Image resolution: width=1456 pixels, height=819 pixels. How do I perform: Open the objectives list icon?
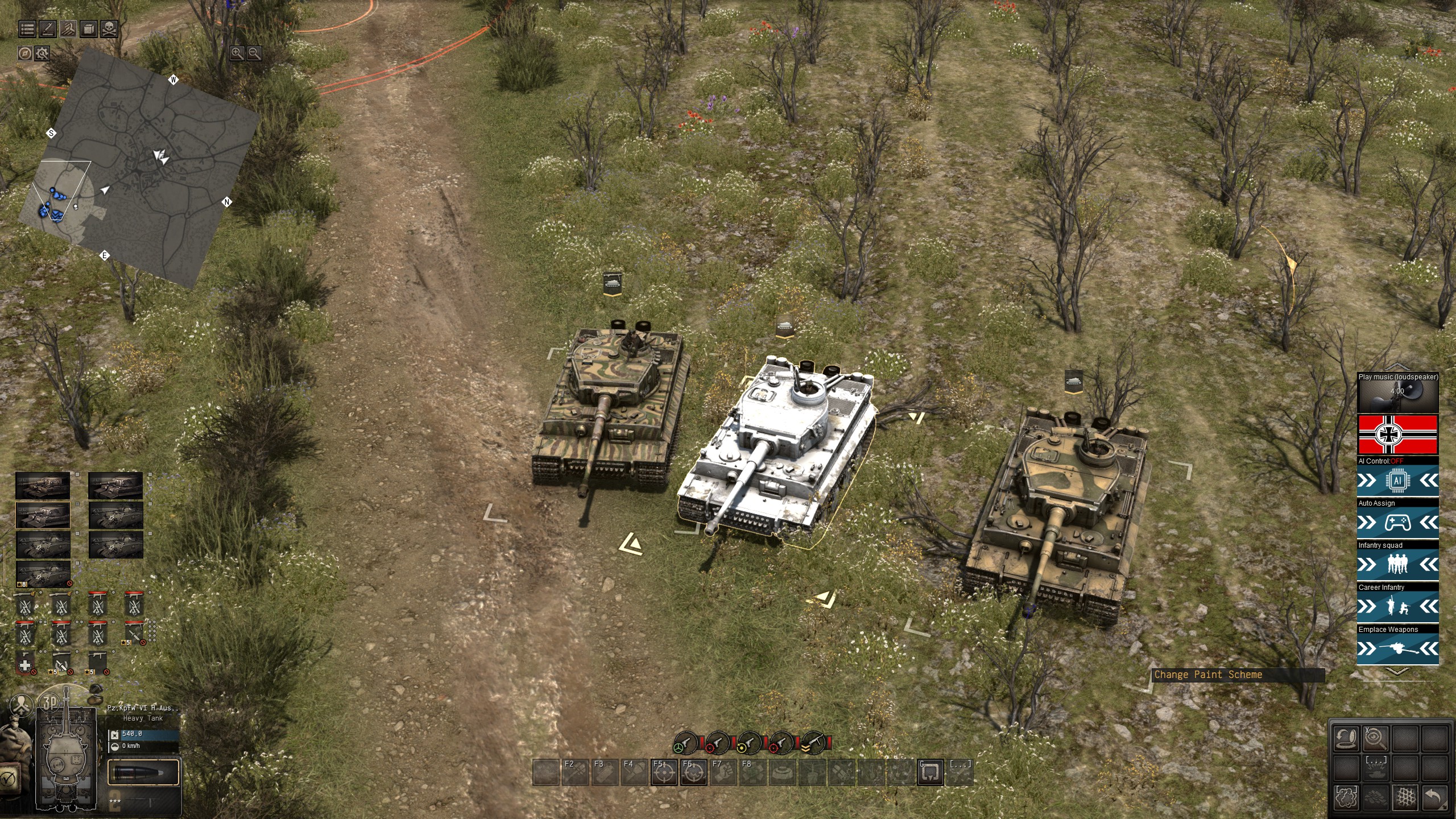27,28
